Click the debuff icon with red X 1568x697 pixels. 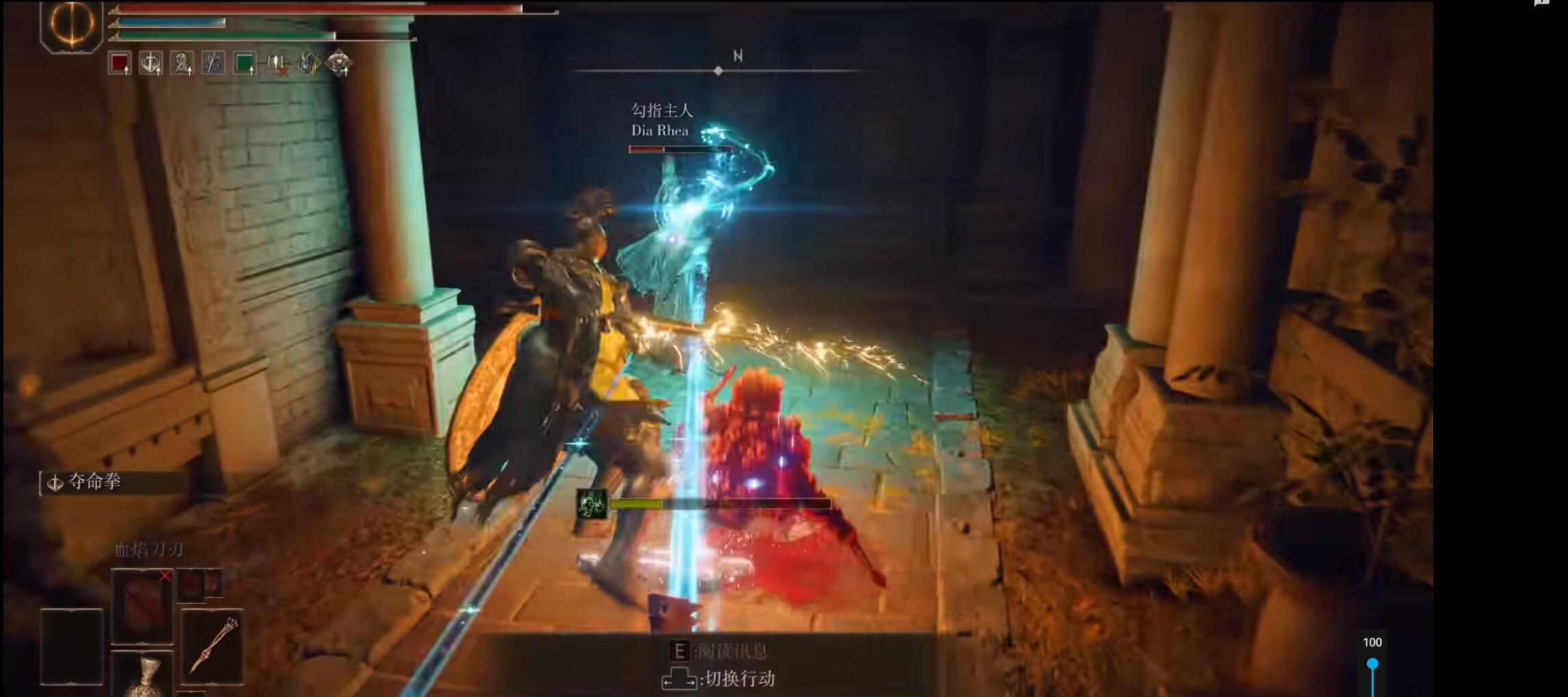(277, 64)
